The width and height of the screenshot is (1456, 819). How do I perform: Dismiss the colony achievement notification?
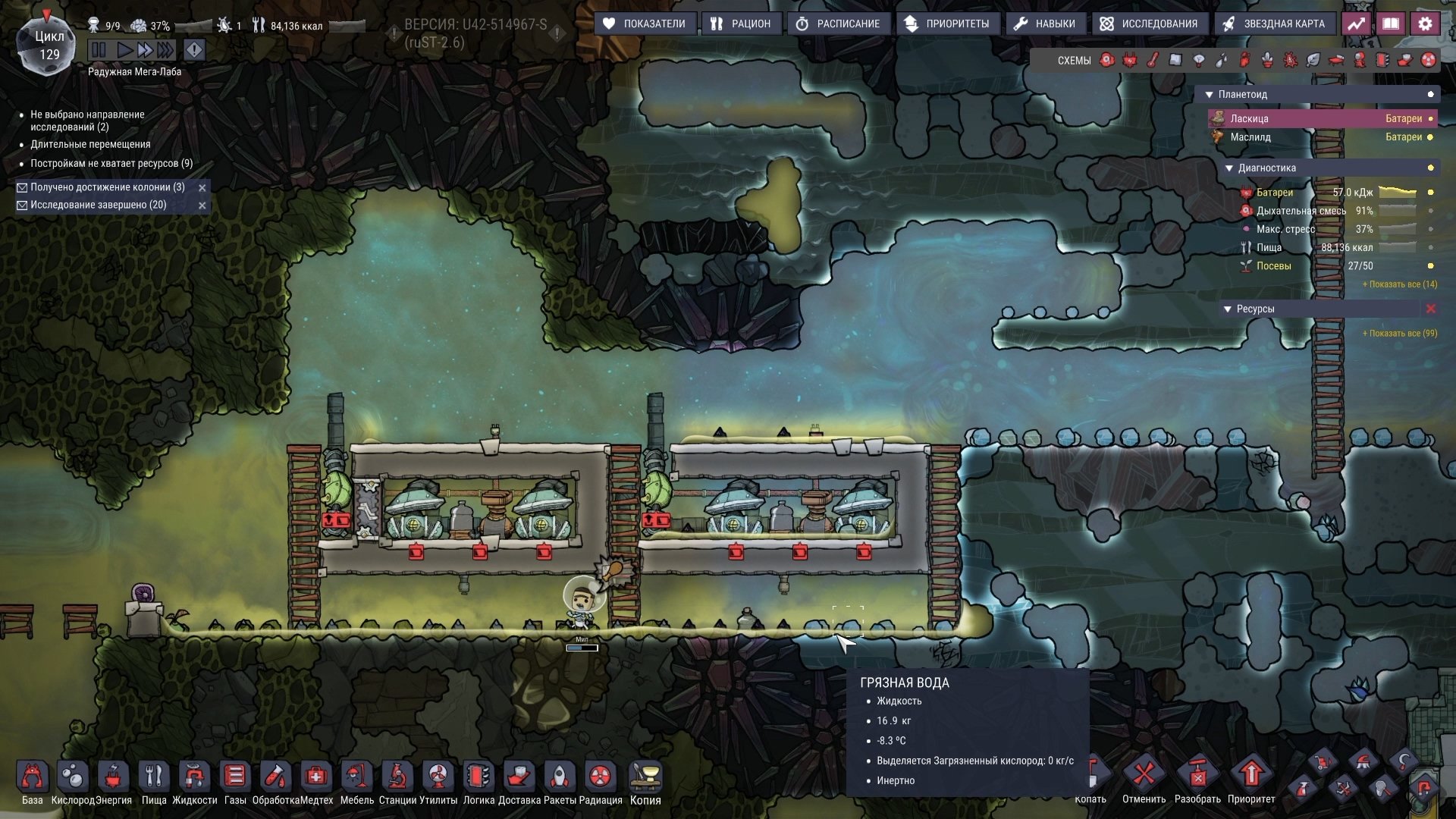(x=202, y=187)
